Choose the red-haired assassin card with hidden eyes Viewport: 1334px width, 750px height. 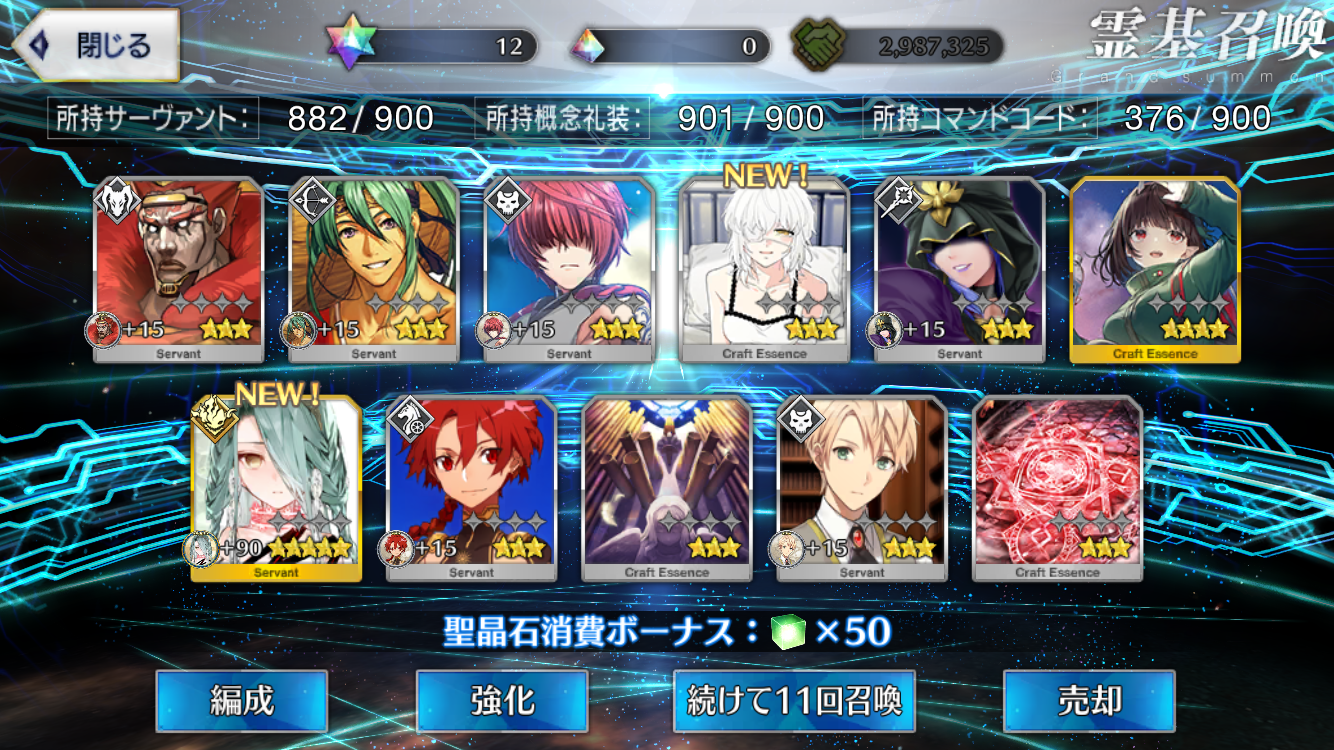click(569, 268)
